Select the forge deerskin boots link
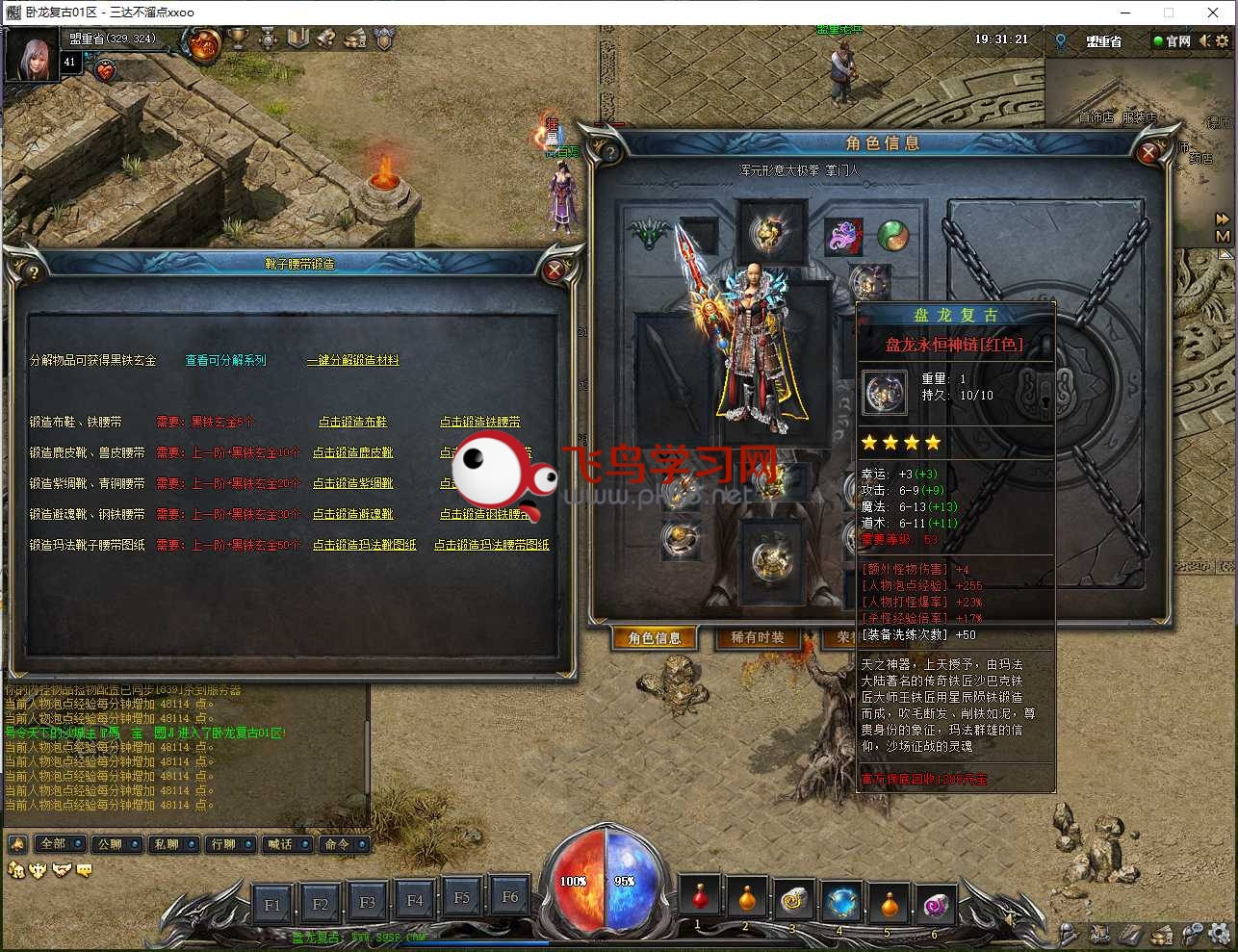Screen dimensions: 1238x952 point(352,452)
